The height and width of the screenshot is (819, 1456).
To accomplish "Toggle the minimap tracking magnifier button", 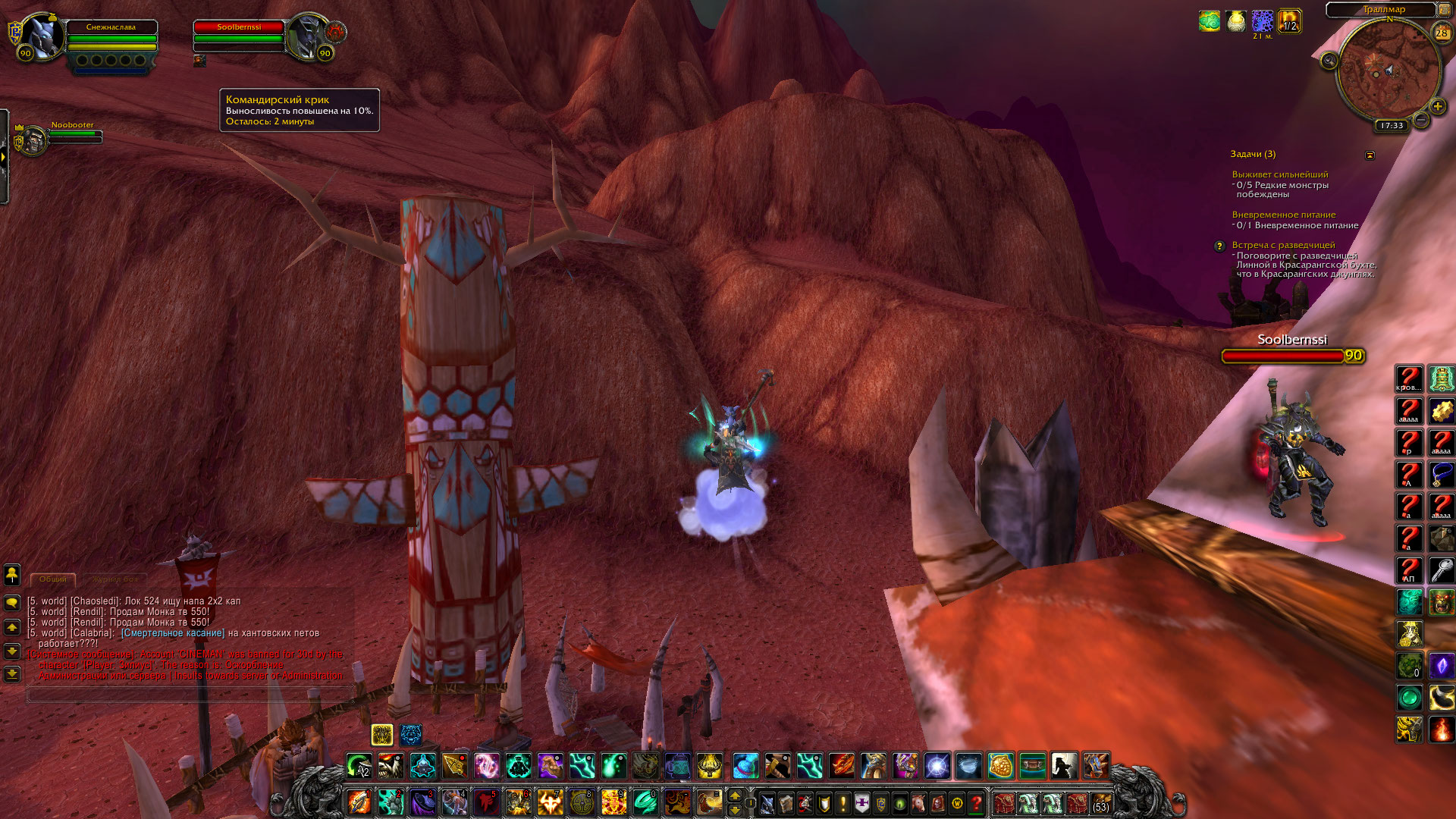I will pos(1329,61).
